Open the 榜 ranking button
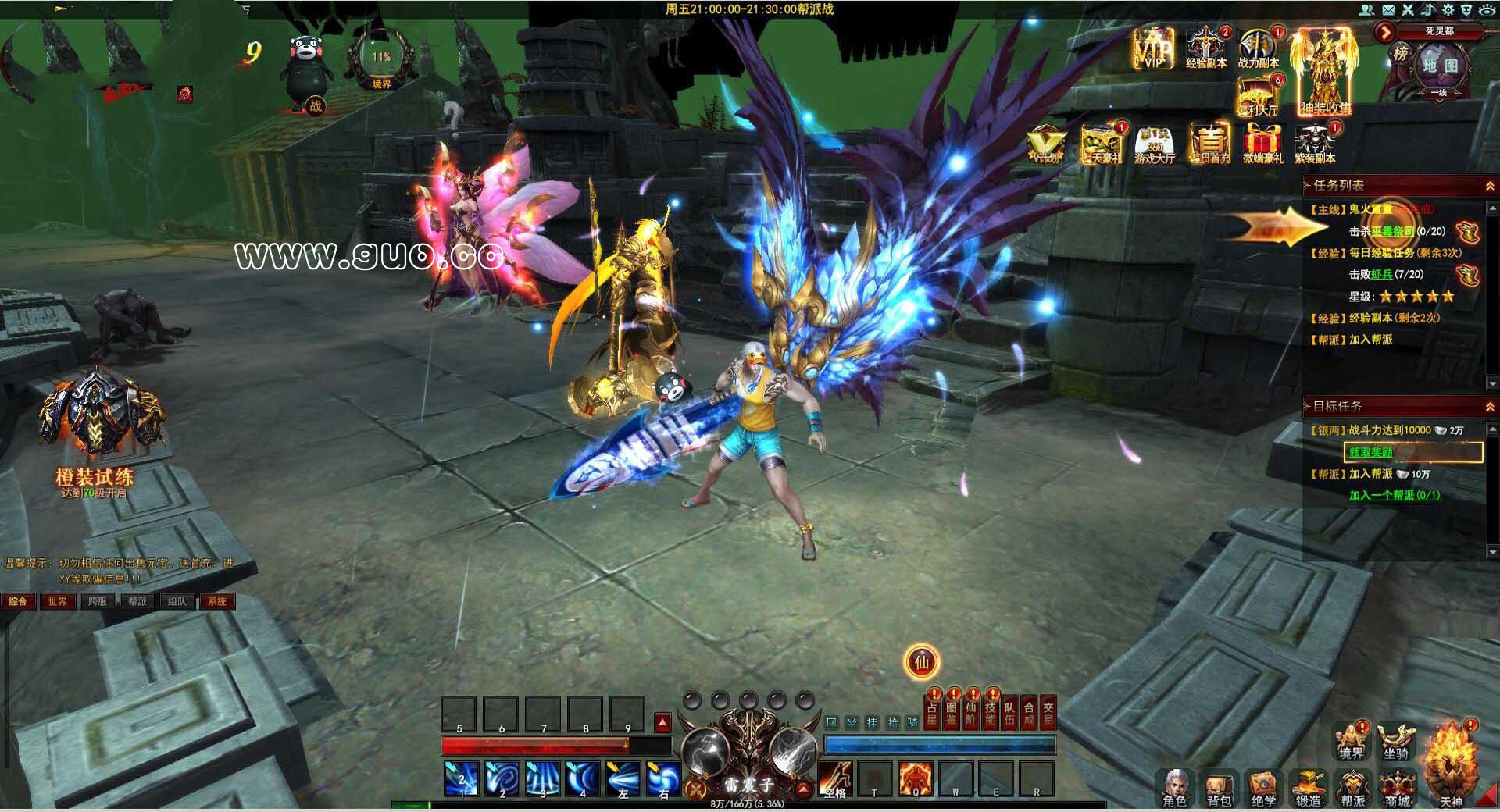The image size is (1500, 812). click(x=1401, y=54)
